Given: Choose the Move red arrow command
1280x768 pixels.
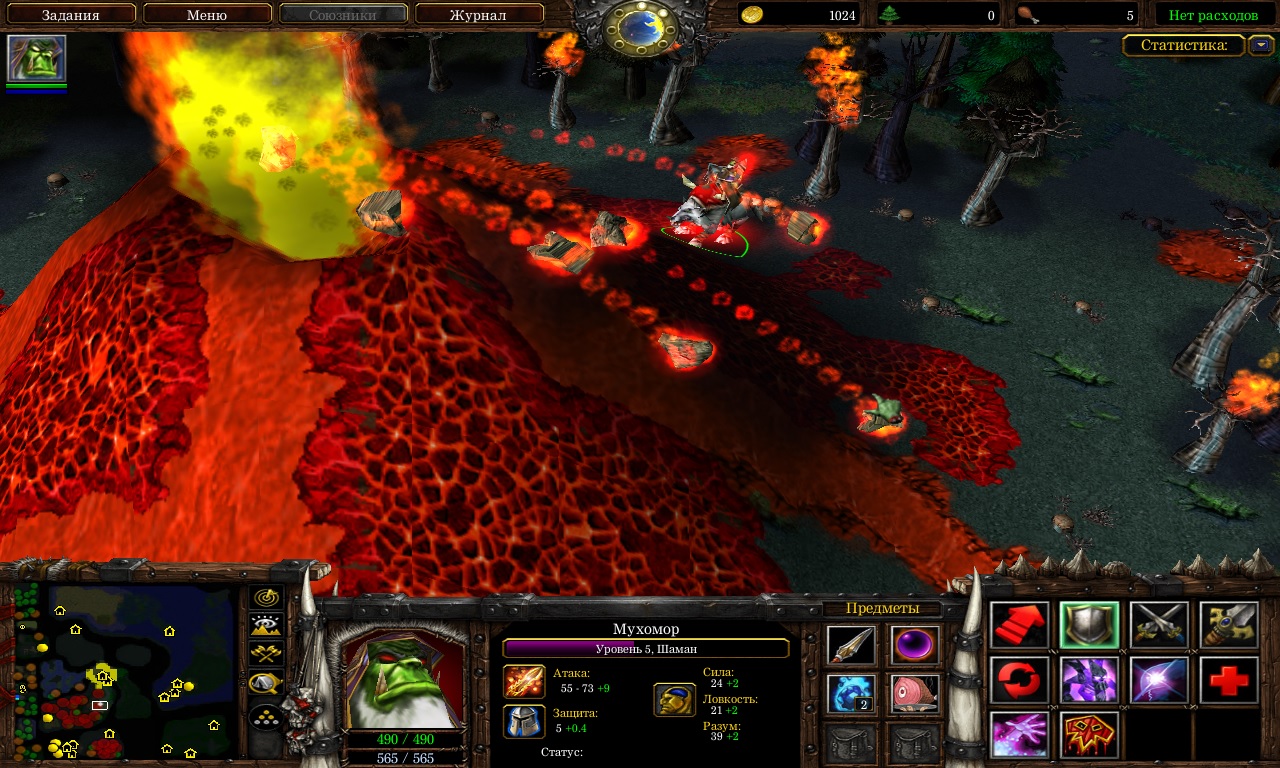Looking at the screenshot, I should click(1020, 625).
